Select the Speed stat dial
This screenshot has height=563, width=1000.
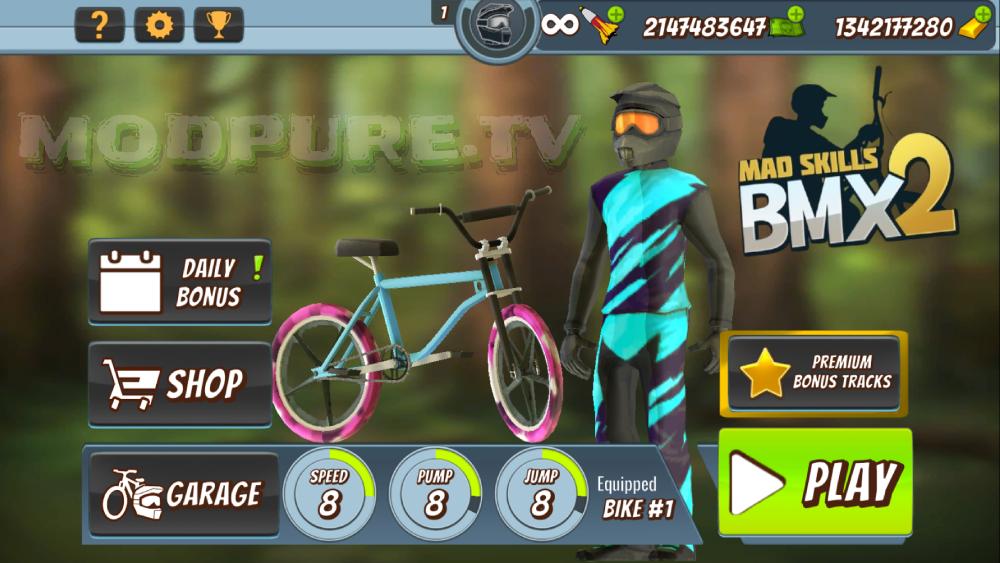click(x=329, y=493)
